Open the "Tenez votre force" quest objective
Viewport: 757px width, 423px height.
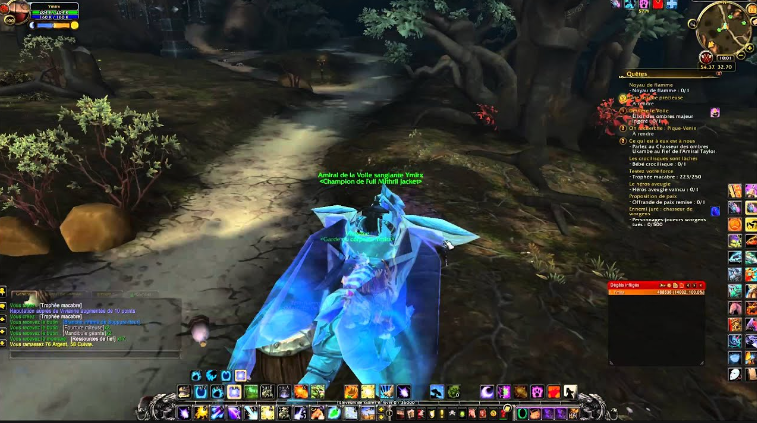point(656,170)
